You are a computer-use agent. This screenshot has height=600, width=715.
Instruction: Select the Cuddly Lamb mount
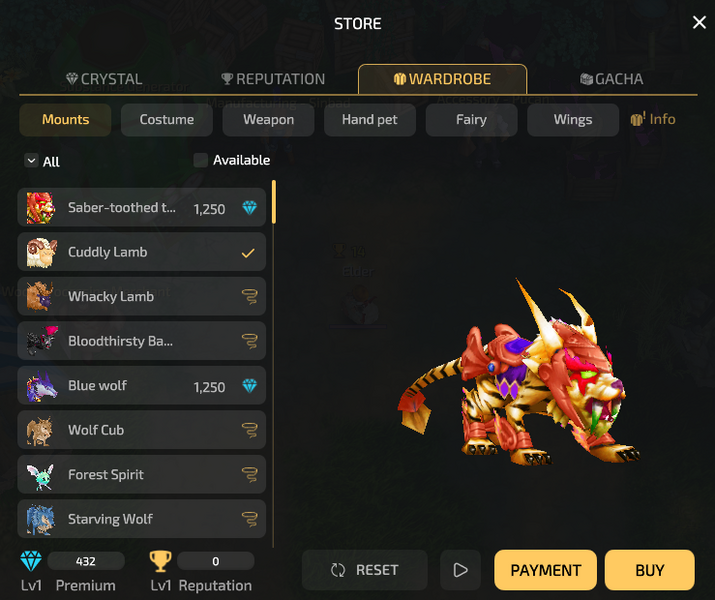coord(142,252)
